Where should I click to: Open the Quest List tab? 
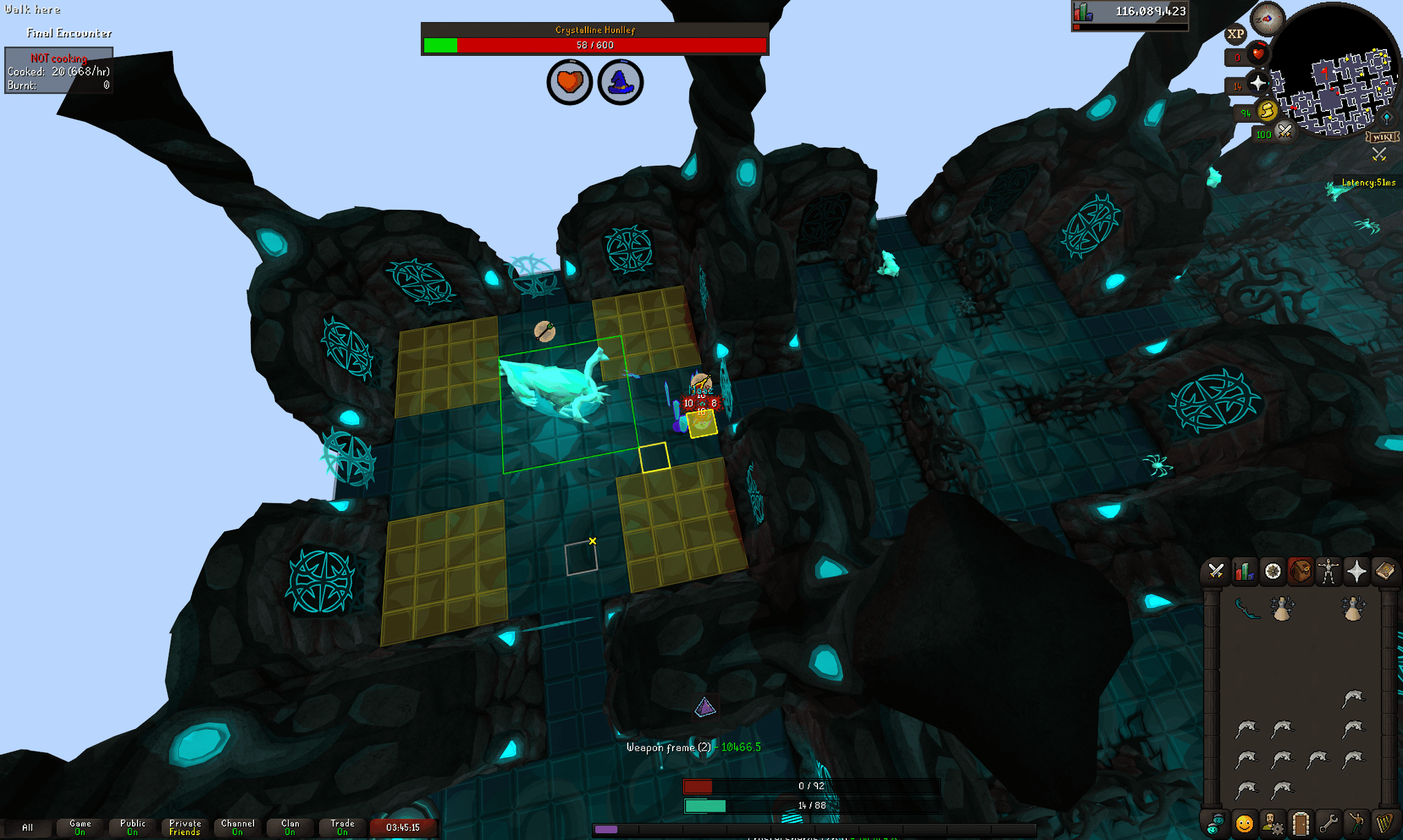pos(1273,571)
